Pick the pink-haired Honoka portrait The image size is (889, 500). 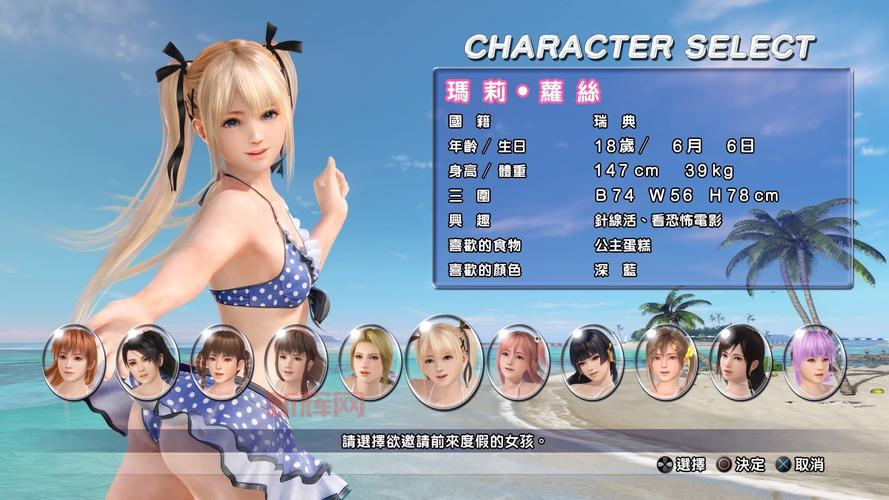(x=518, y=360)
